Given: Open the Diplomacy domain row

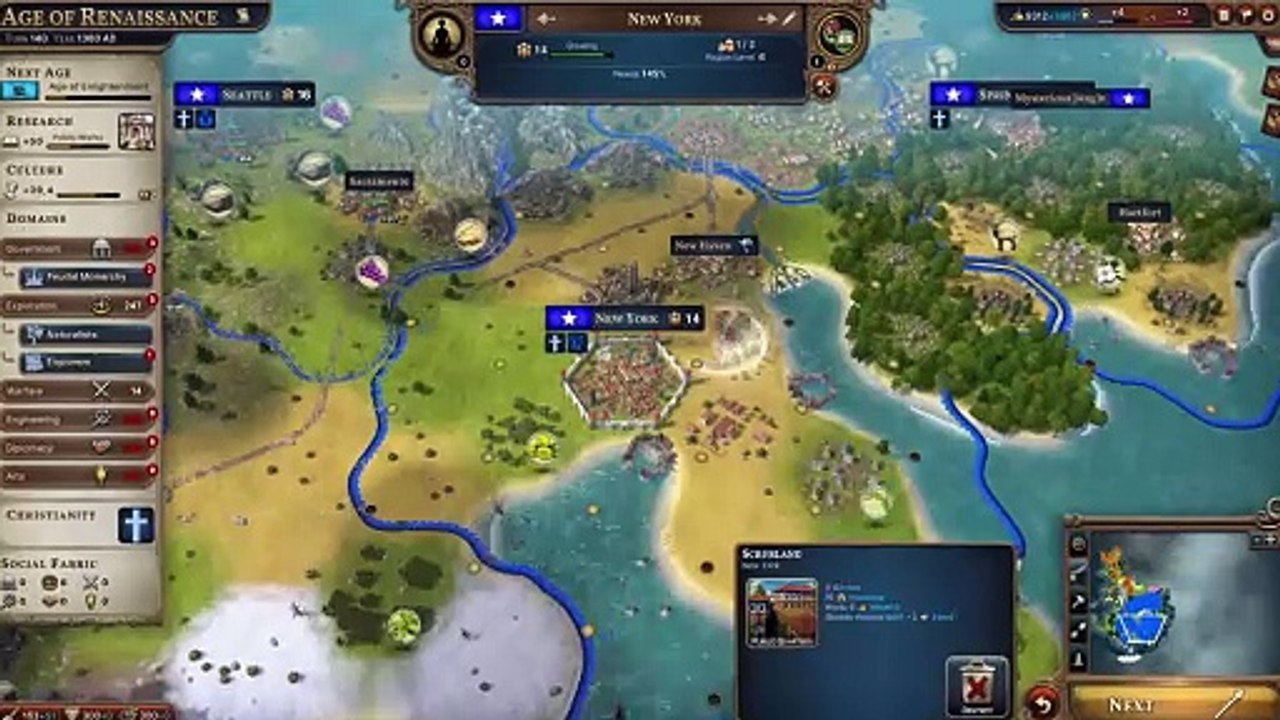Looking at the screenshot, I should click(x=78, y=448).
